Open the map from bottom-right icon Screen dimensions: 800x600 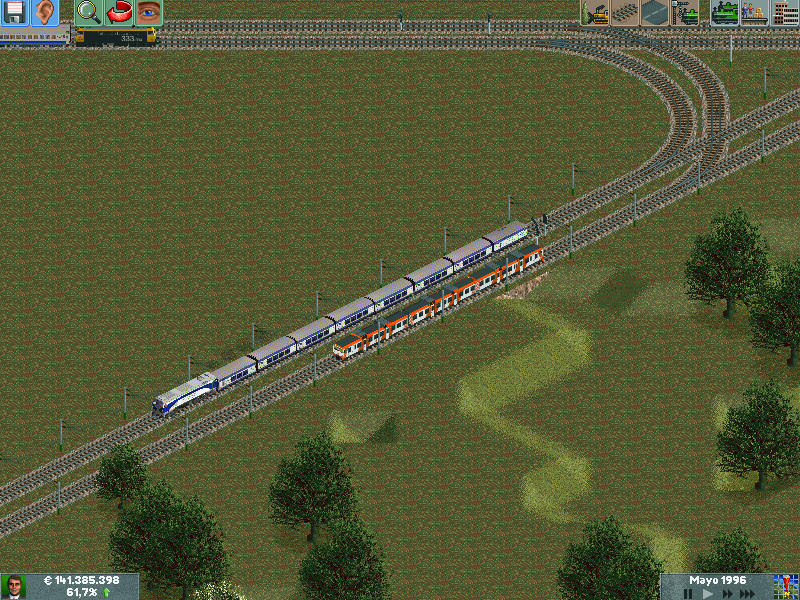pos(785,586)
